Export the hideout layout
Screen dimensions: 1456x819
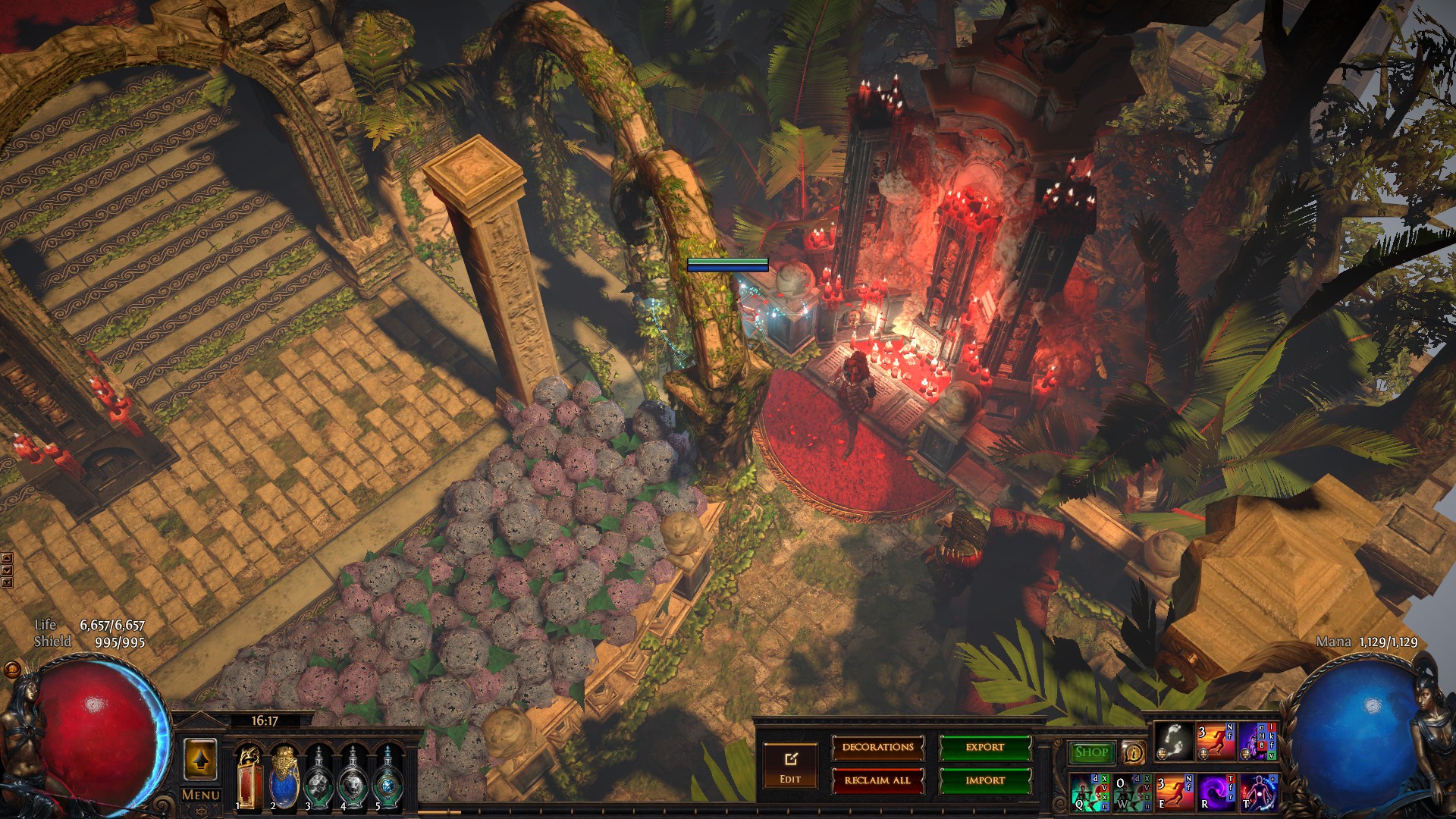click(x=985, y=748)
